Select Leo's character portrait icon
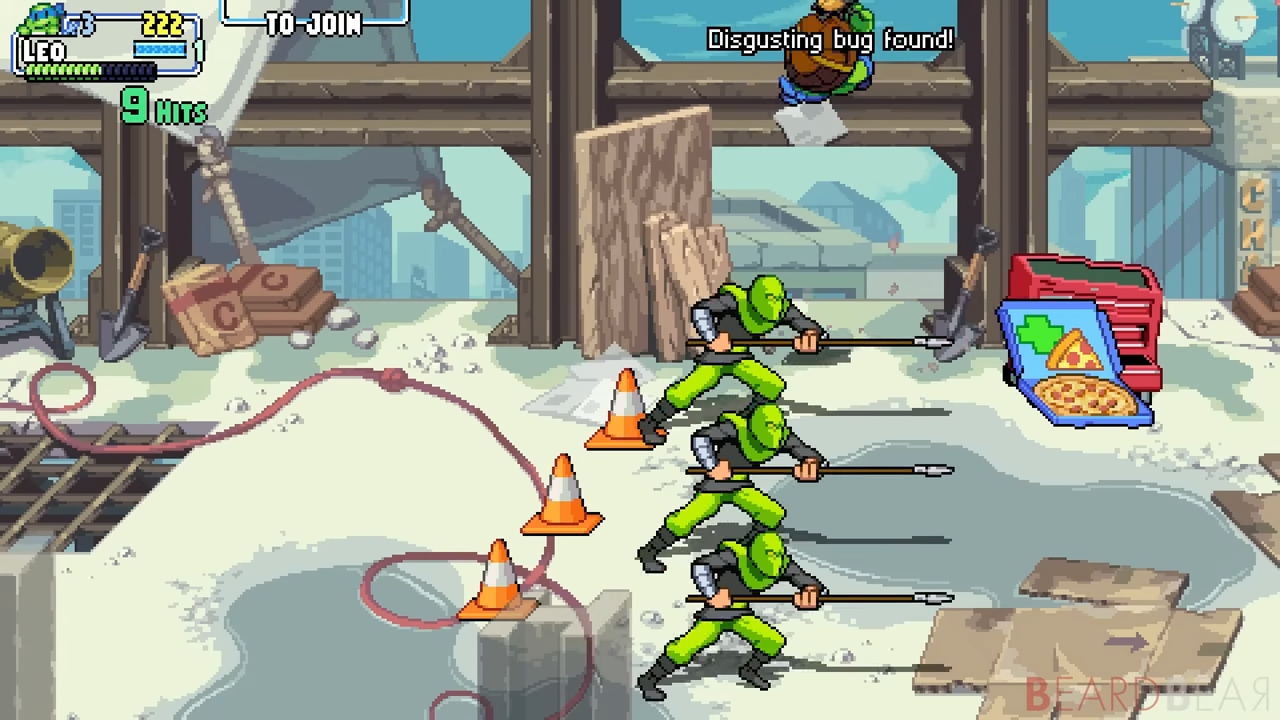This screenshot has height=720, width=1280. pyautogui.click(x=42, y=20)
